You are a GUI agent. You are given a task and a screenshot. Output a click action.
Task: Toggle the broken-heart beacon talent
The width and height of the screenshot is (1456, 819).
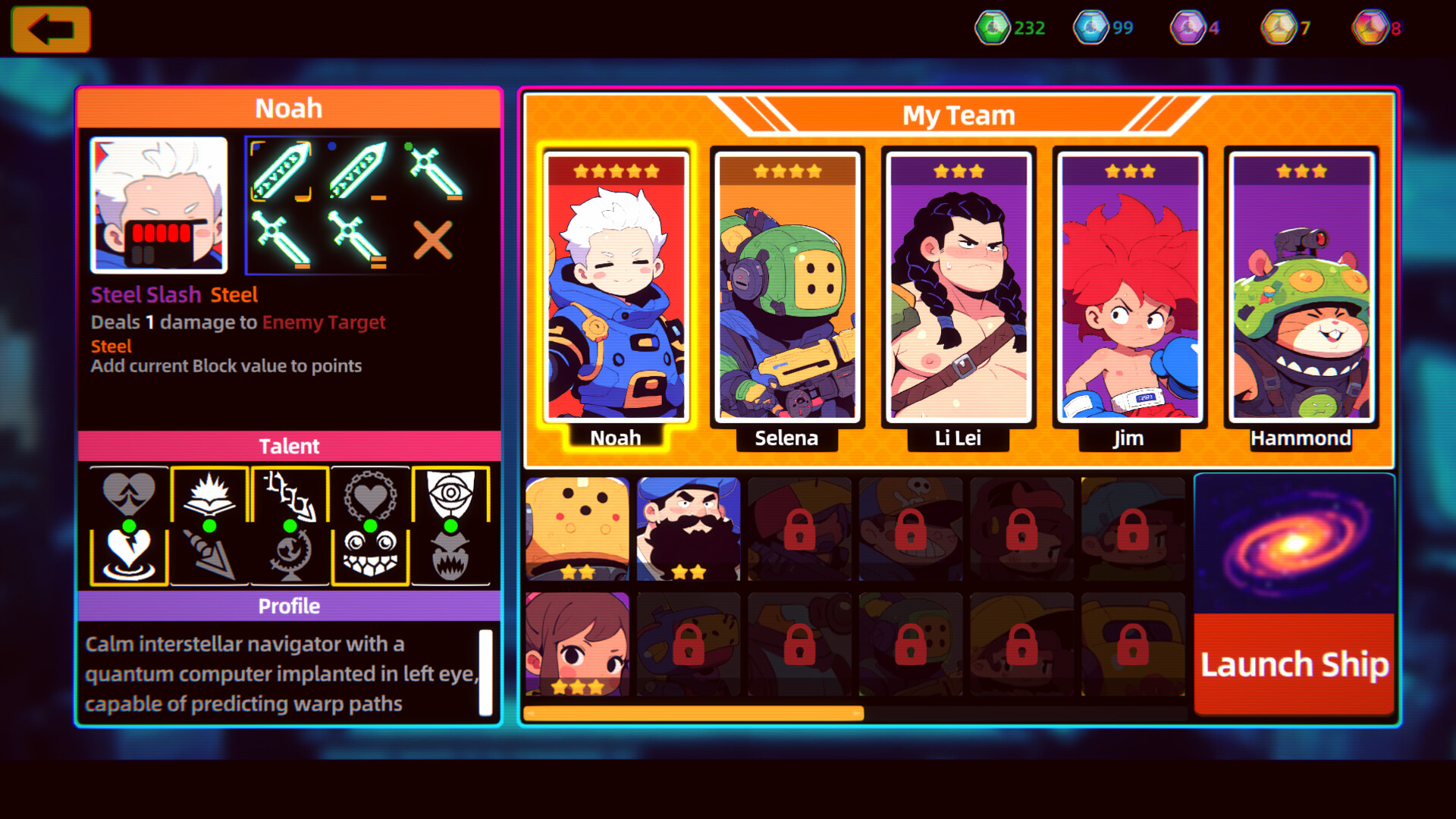(x=128, y=554)
